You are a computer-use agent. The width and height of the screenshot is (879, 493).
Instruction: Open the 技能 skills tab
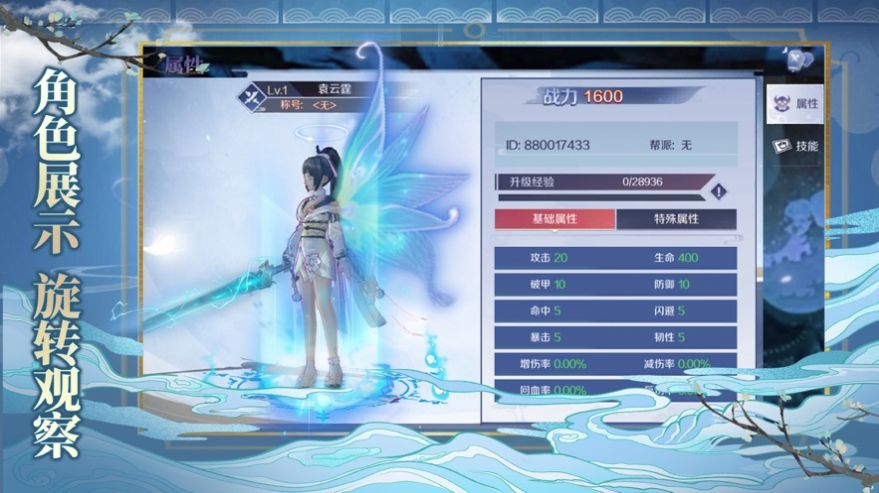click(x=795, y=146)
